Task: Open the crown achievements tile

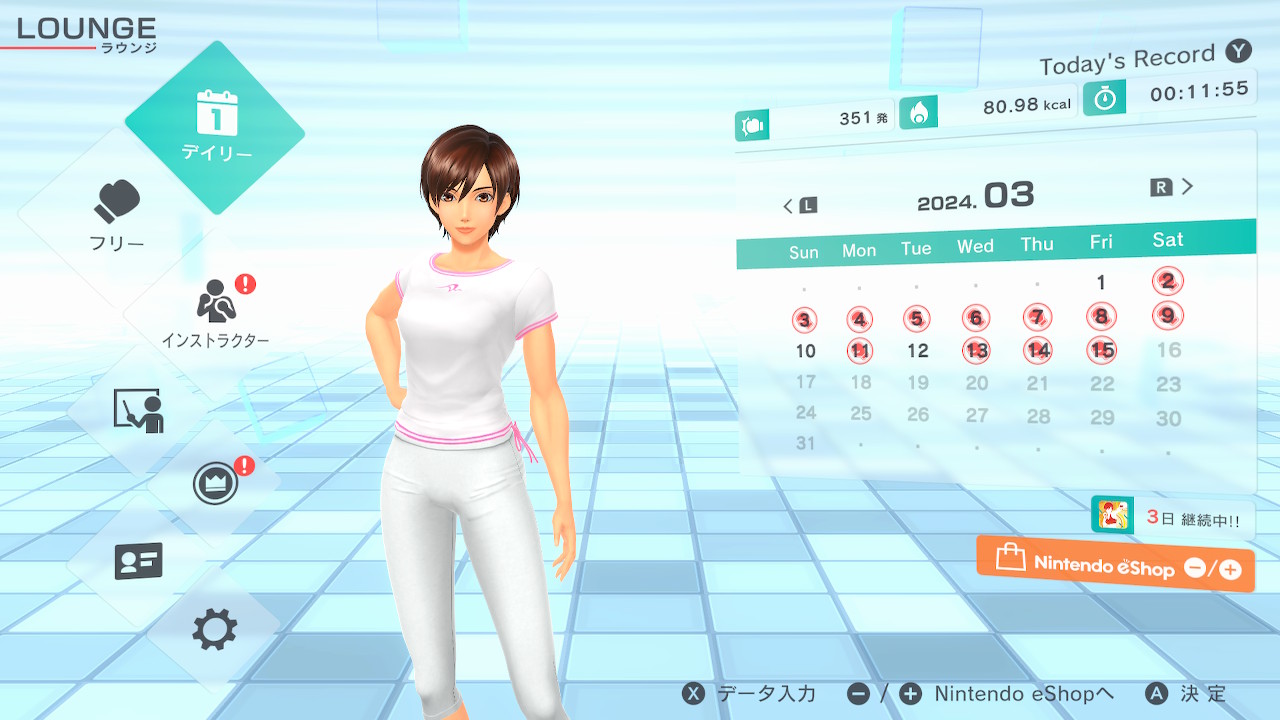Action: pyautogui.click(x=215, y=485)
